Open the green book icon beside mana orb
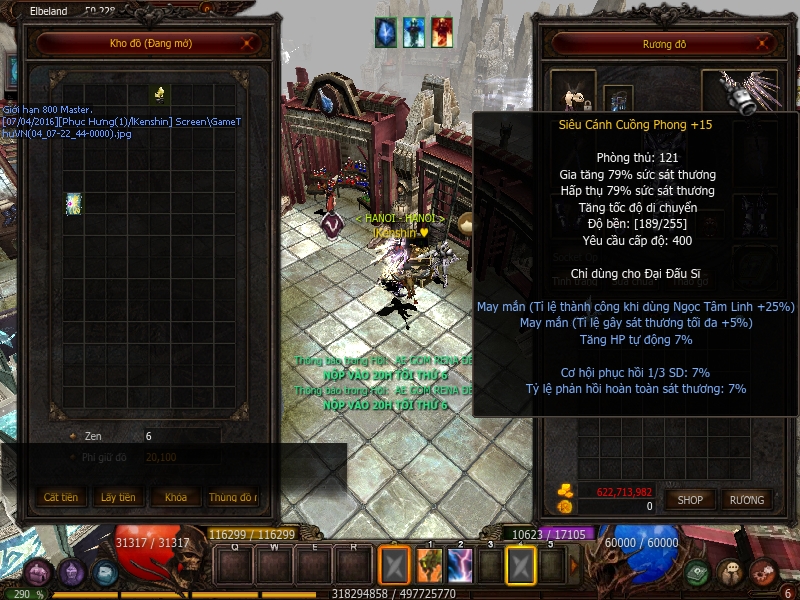 tap(698, 572)
